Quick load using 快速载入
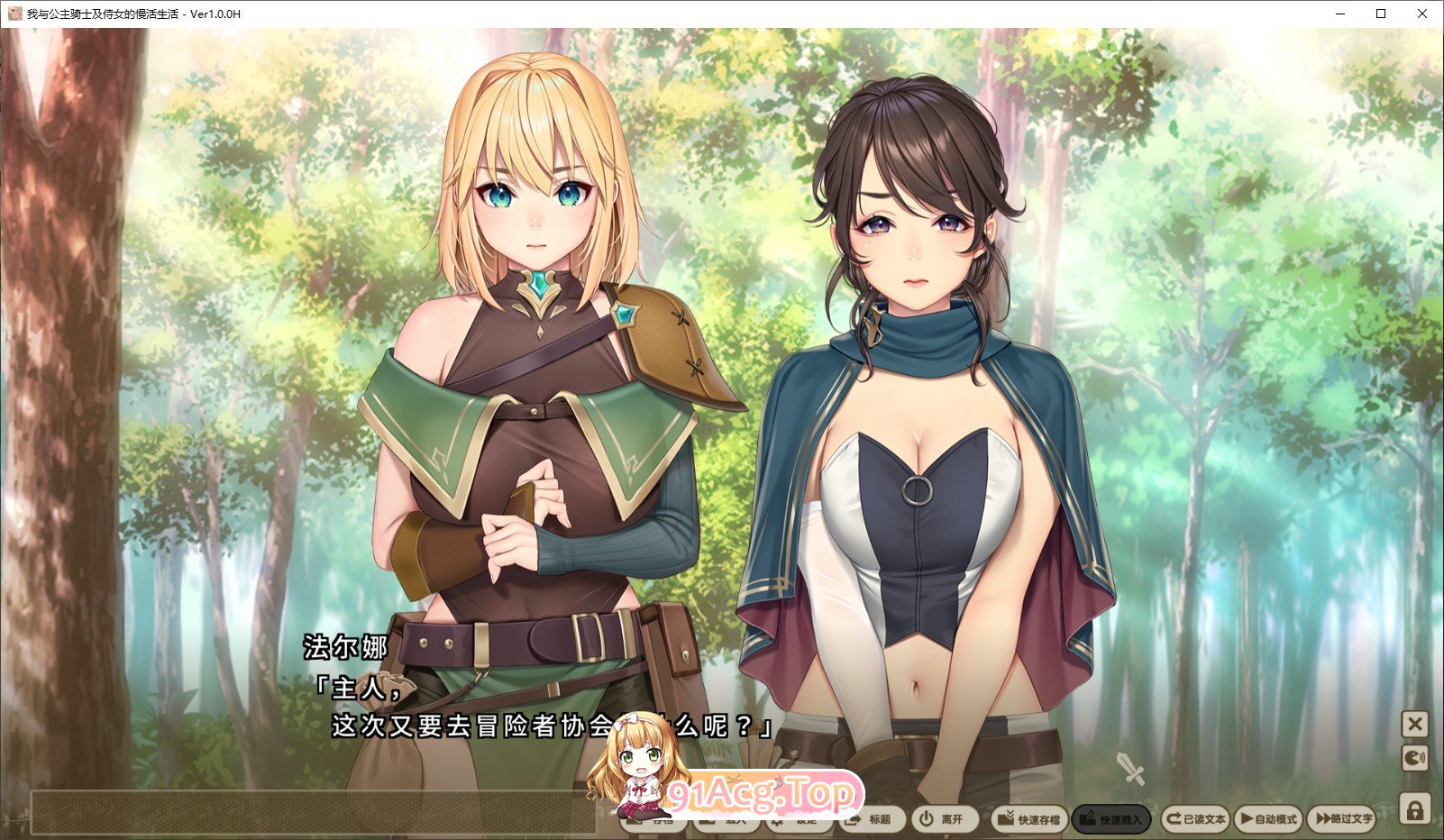 point(1110,819)
